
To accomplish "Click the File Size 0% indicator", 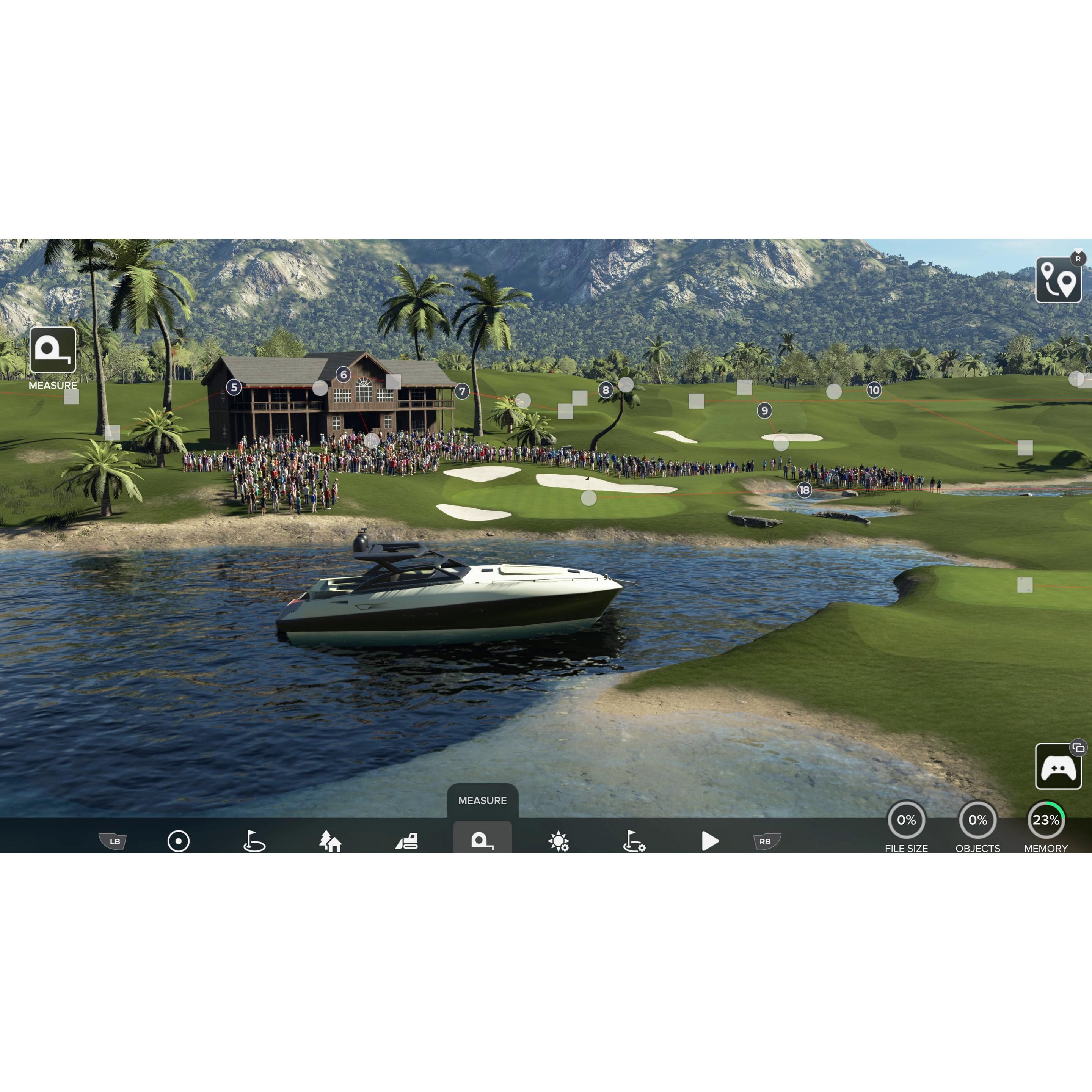I will (x=907, y=819).
